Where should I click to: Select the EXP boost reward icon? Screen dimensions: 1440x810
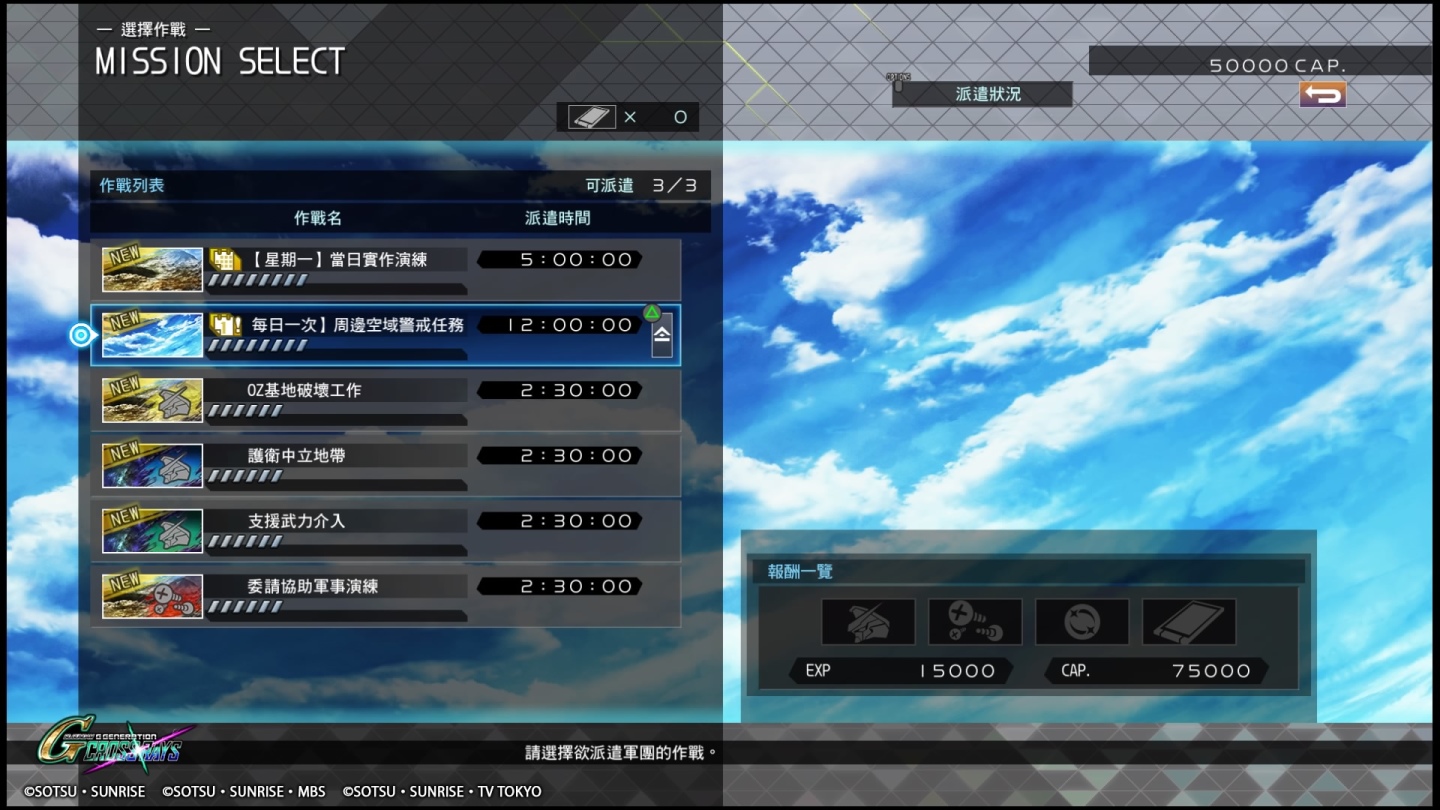1081,621
